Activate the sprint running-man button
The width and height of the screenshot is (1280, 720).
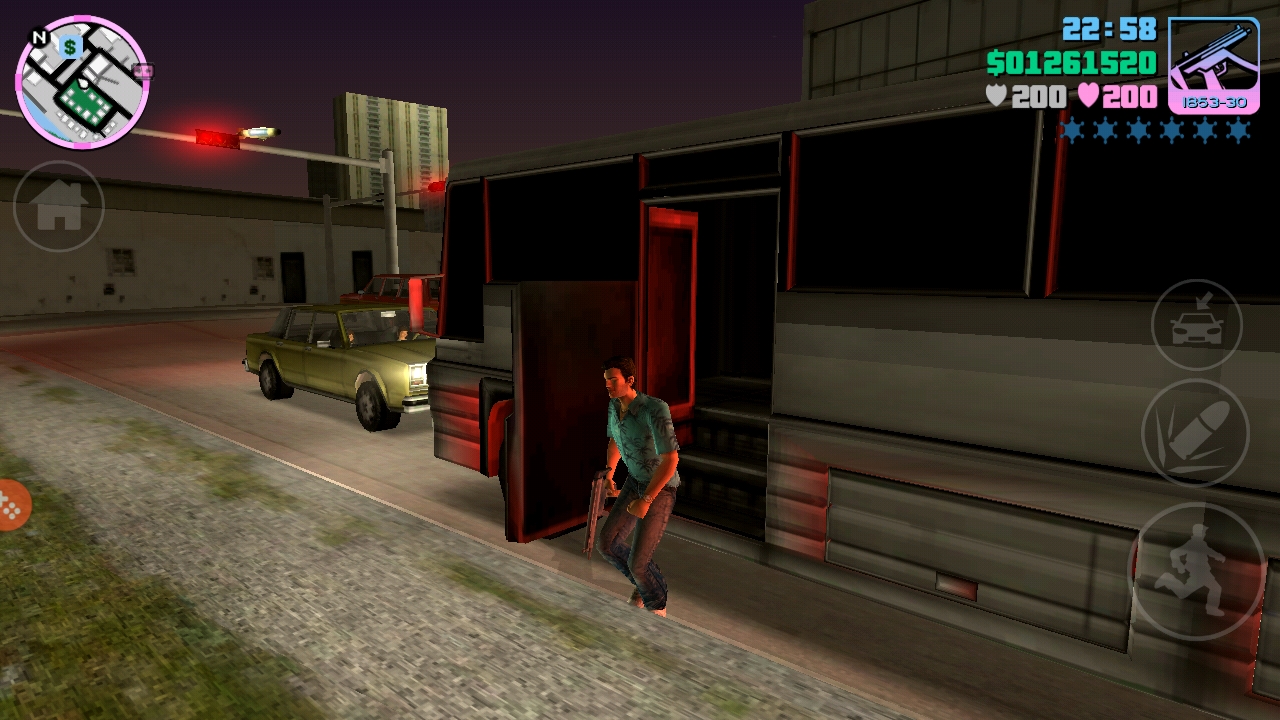click(1197, 570)
